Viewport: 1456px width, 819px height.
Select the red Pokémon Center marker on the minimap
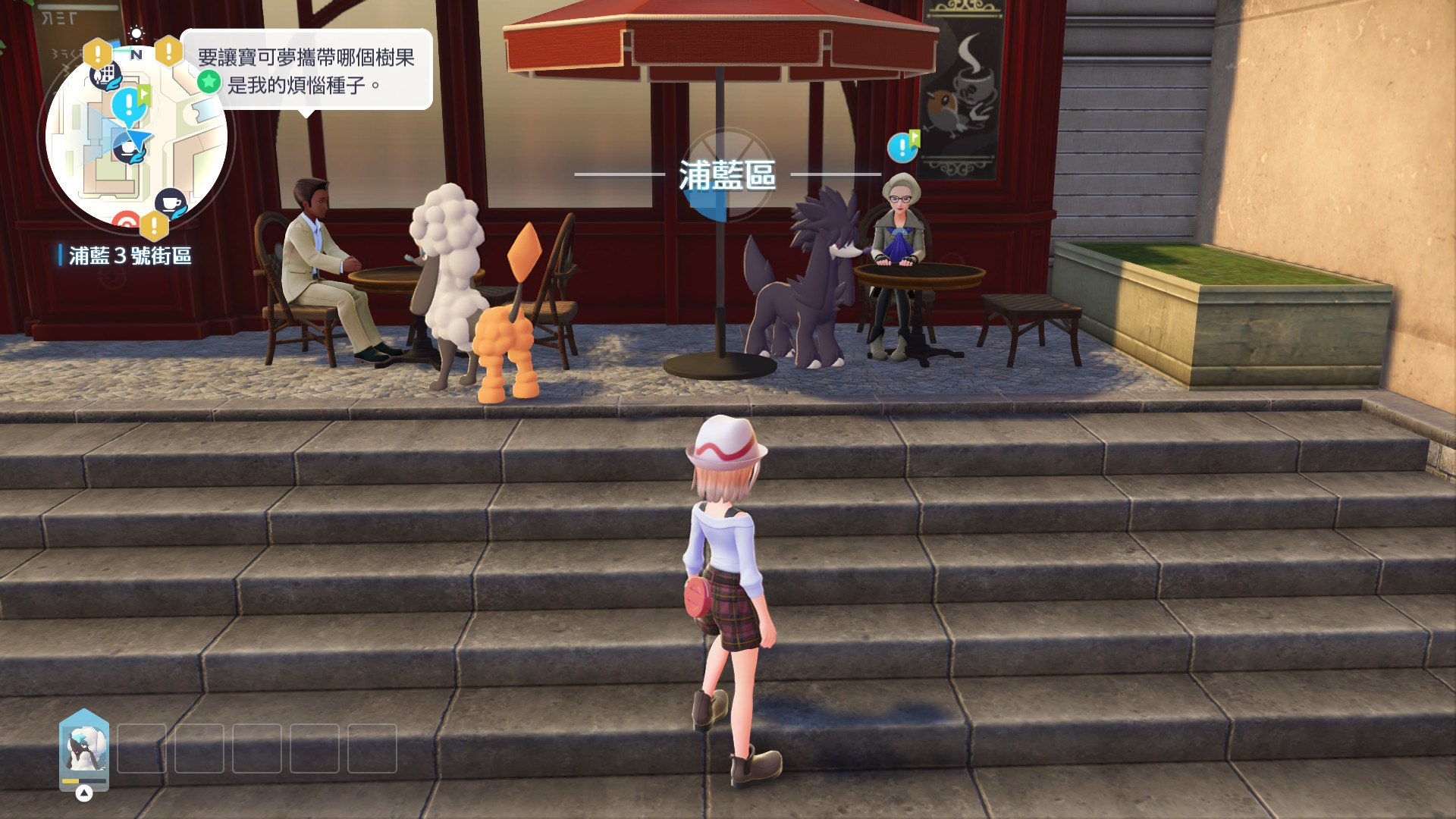tap(125, 222)
